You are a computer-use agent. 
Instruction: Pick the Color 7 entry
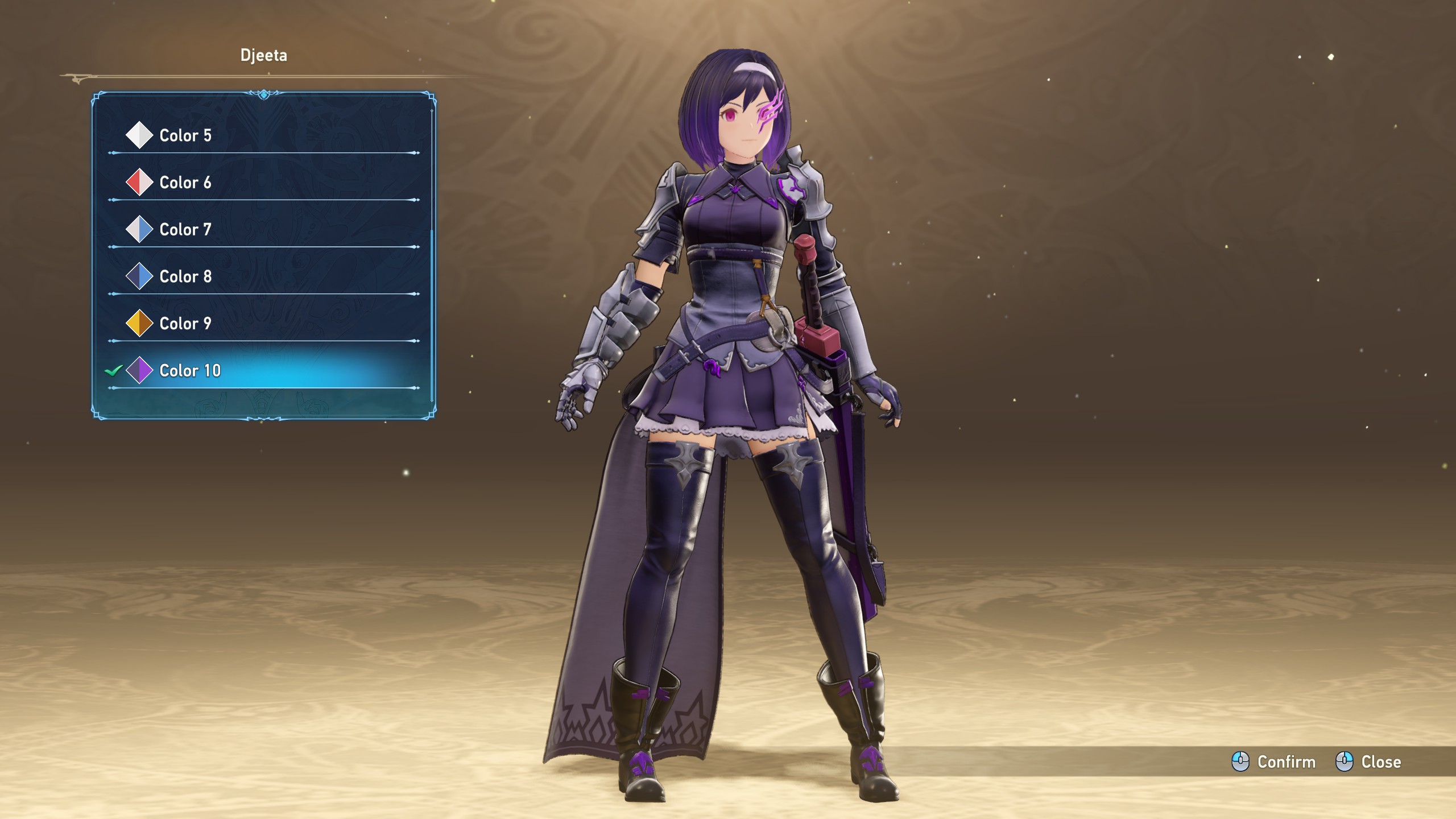click(185, 230)
